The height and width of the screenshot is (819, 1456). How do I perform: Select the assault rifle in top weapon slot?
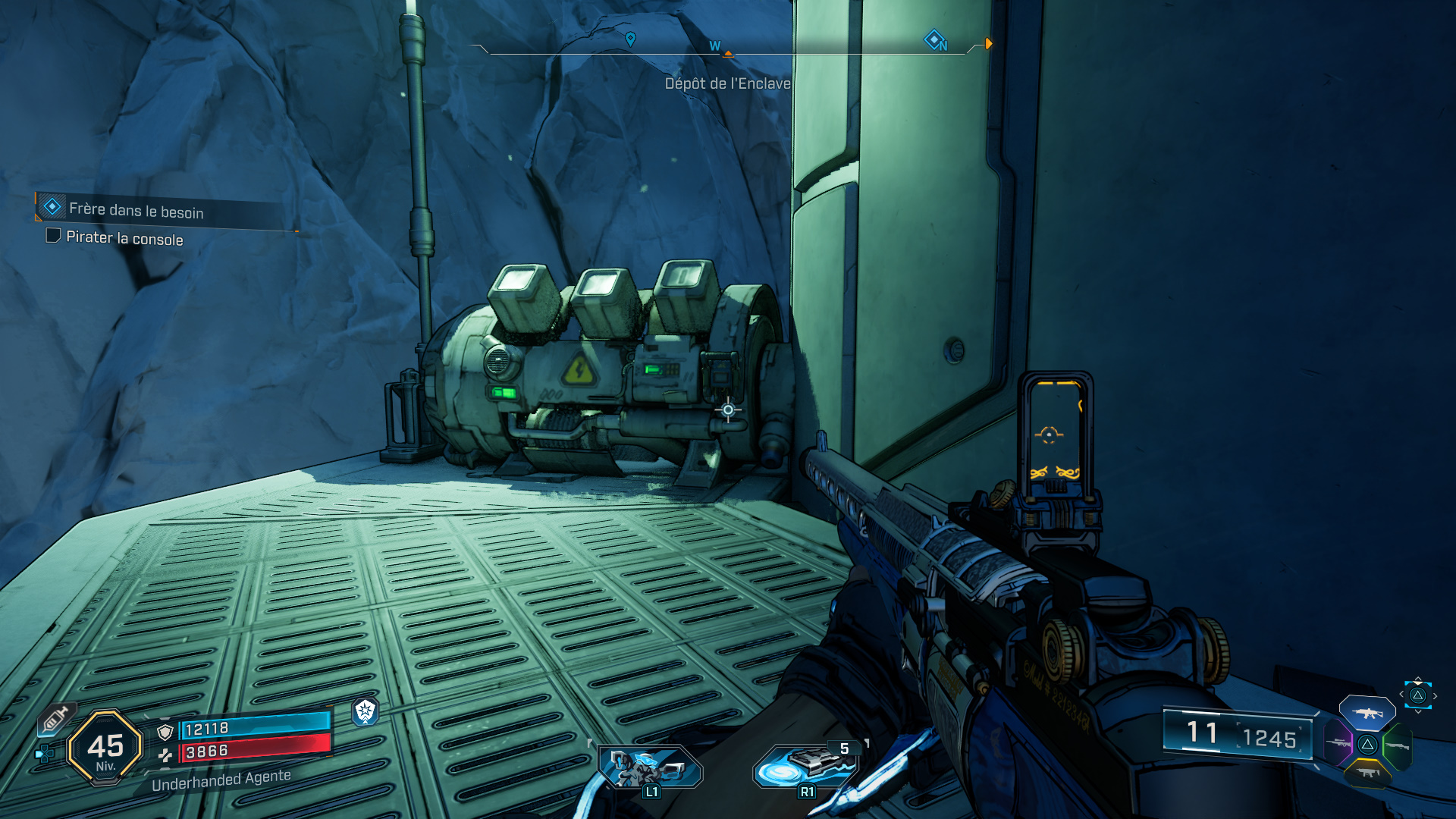tap(1367, 713)
